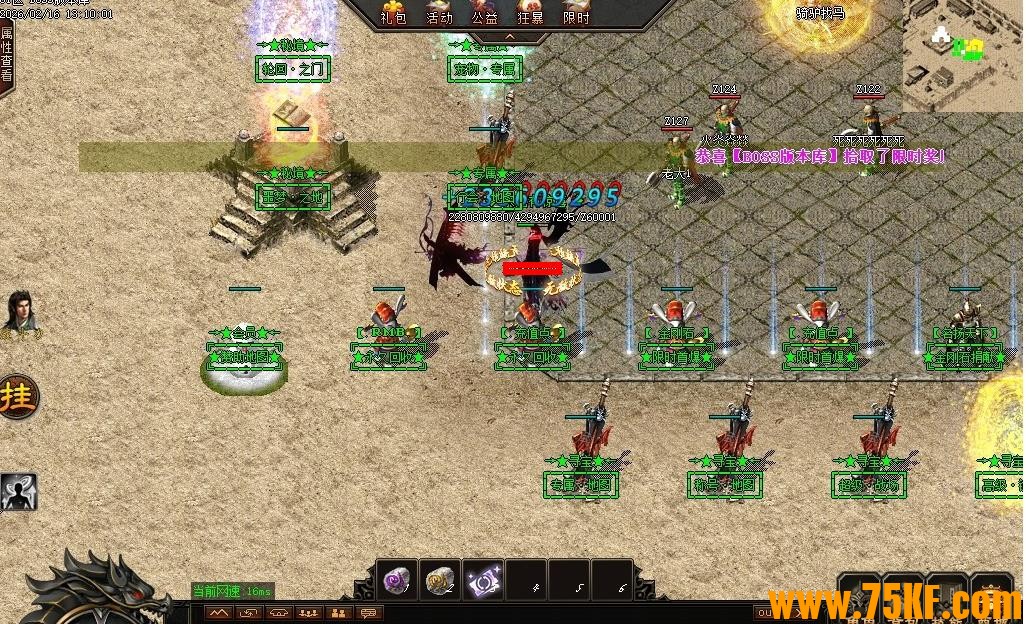
Task: Click the white silhouette figure icon
Action: (x=18, y=491)
